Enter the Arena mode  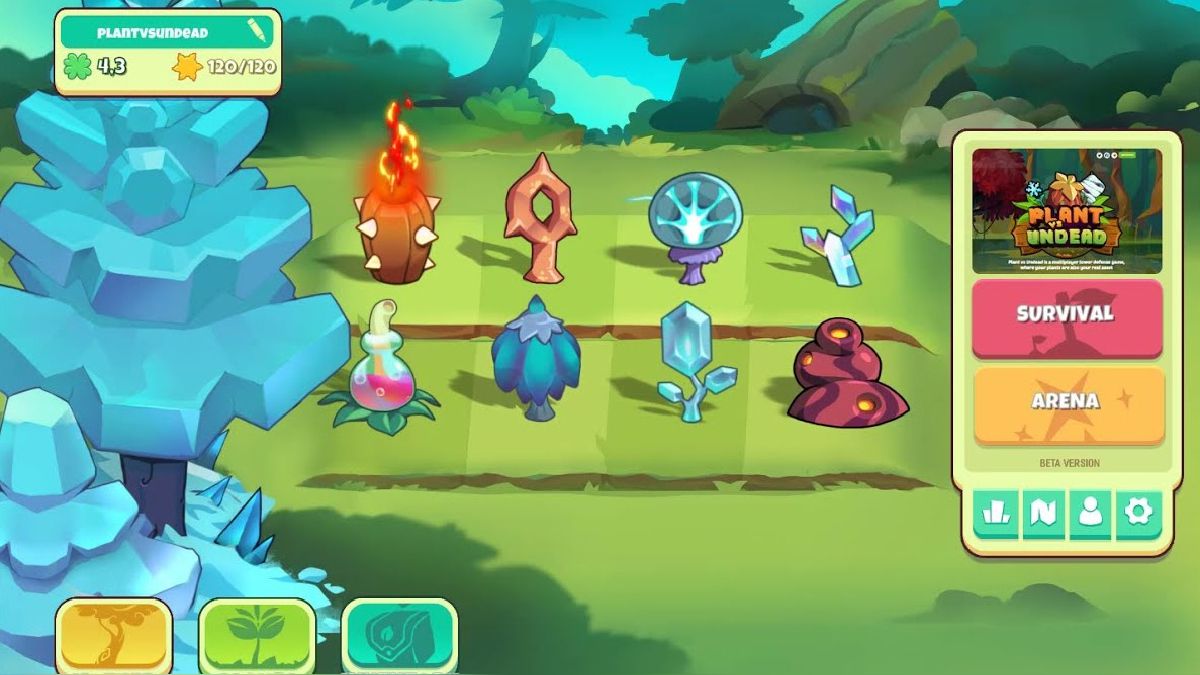1066,402
